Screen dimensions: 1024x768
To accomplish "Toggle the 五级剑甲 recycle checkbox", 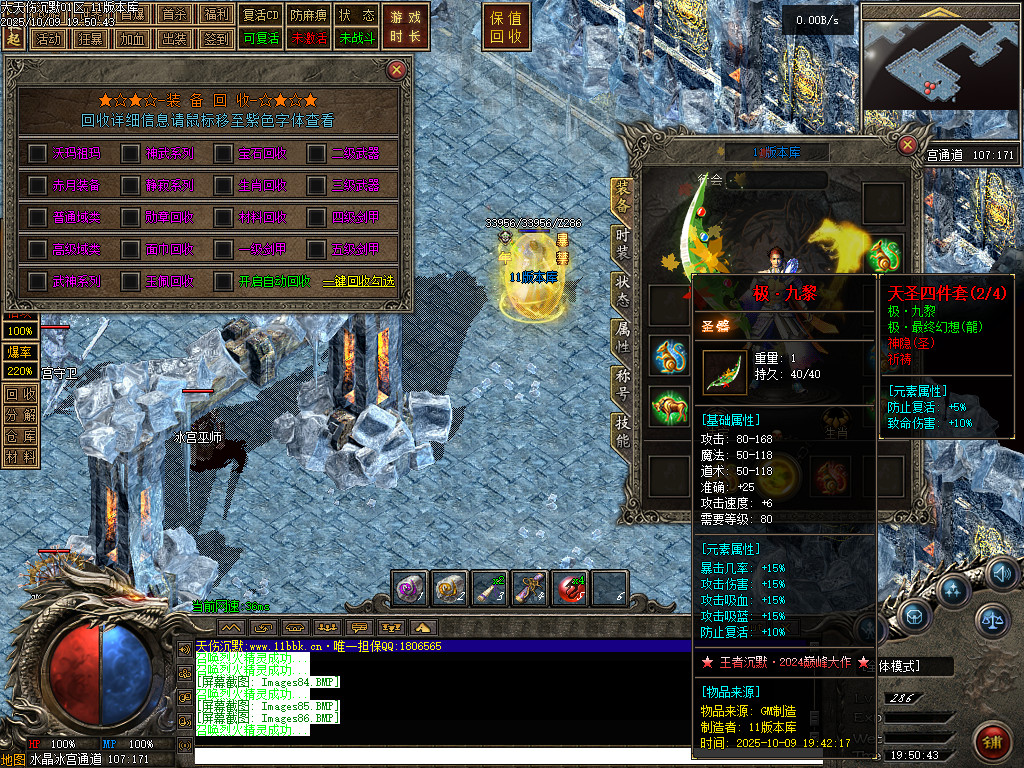I will coord(316,249).
